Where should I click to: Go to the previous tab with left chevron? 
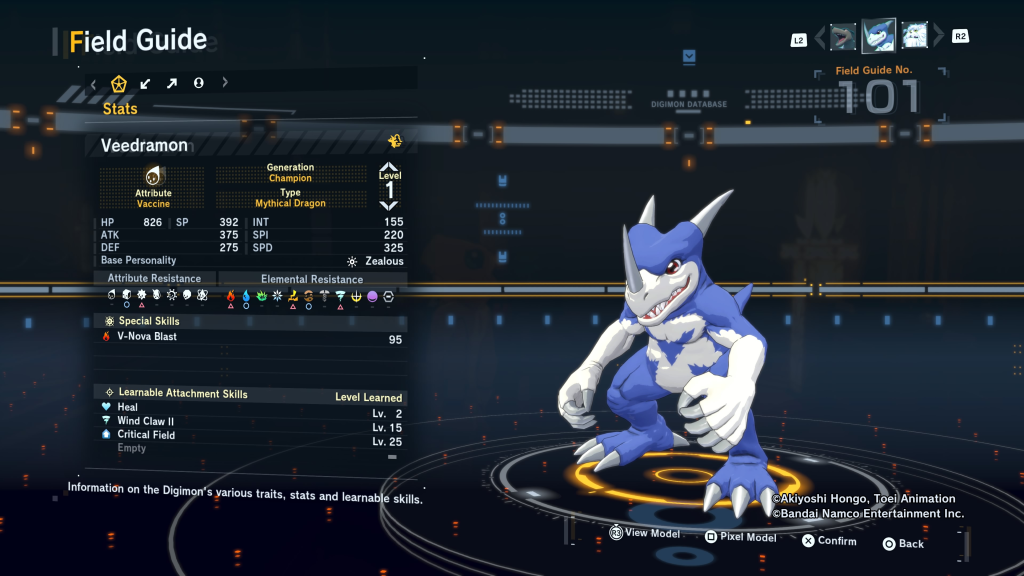click(93, 83)
